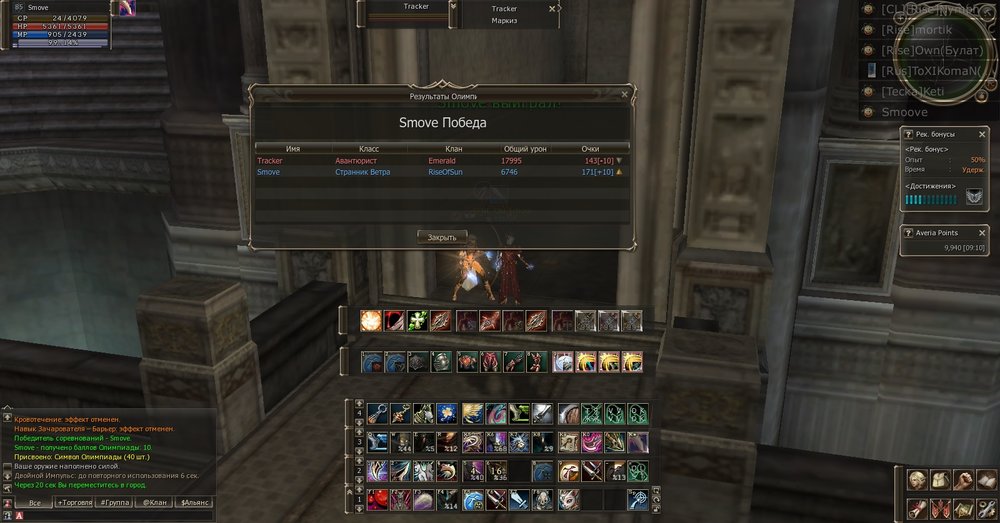
Task: Select the Smove row in results table
Action: [440, 172]
